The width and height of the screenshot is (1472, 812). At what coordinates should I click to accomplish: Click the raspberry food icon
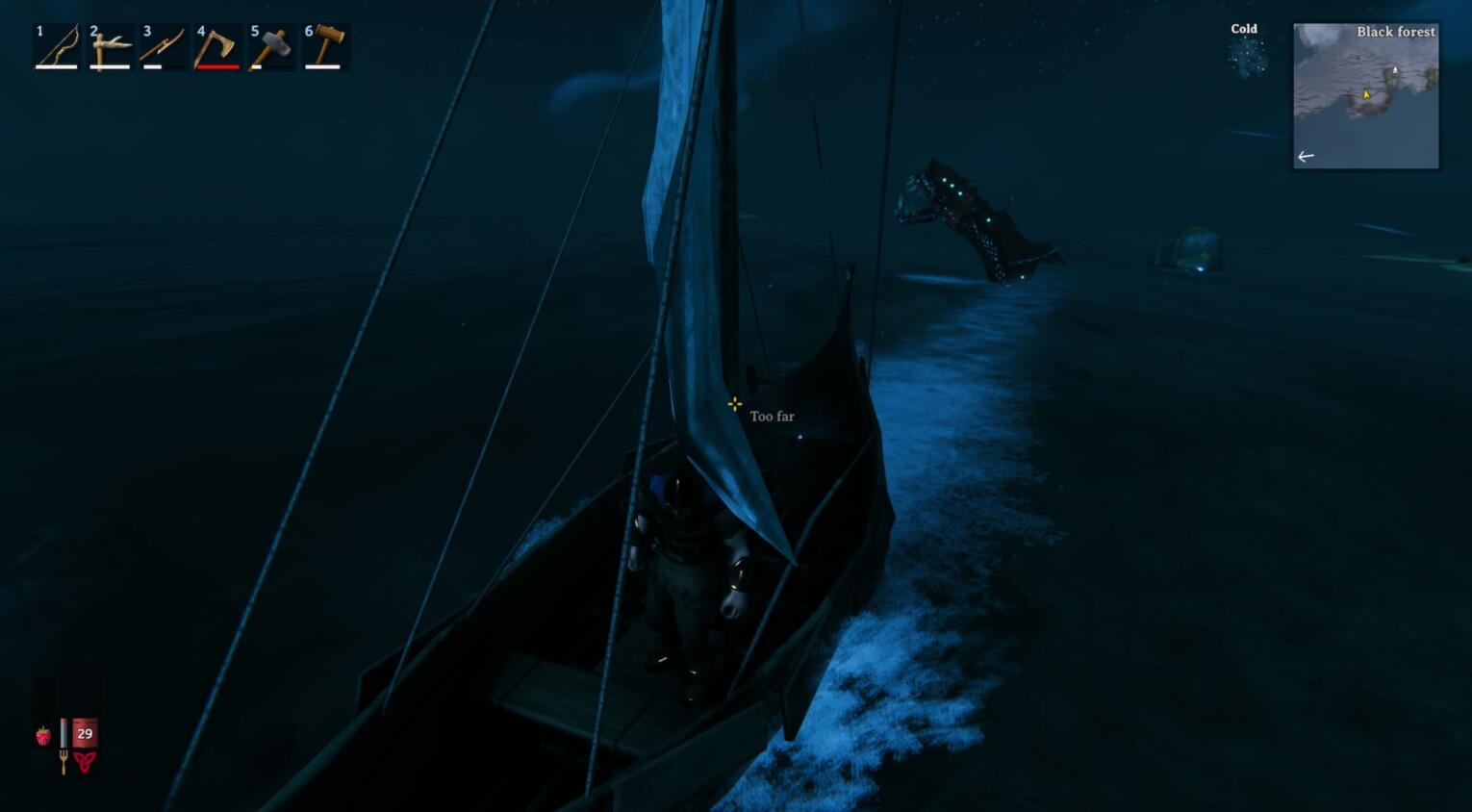point(43,736)
